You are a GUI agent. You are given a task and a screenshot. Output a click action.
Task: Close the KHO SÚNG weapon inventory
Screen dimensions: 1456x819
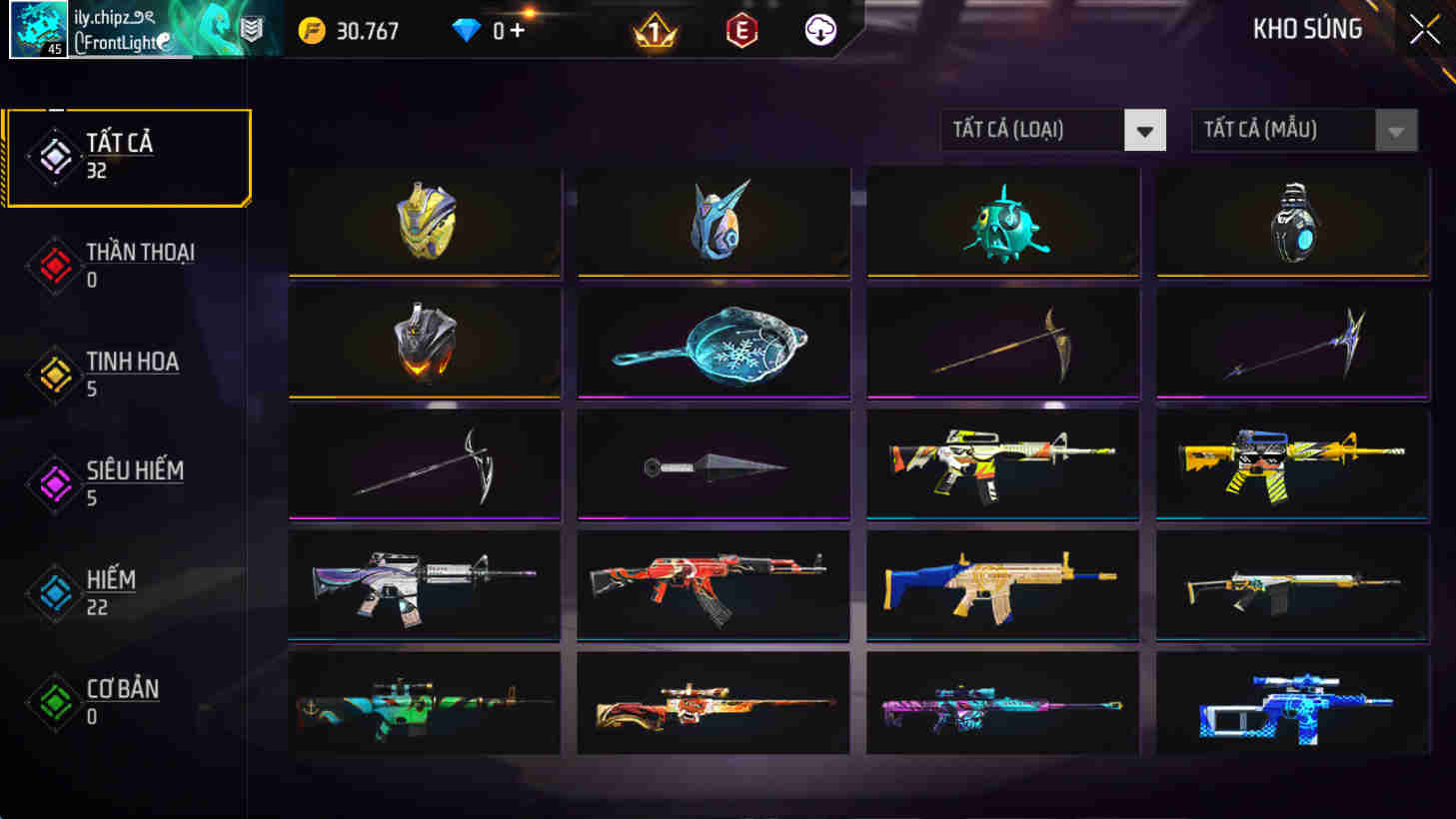point(1423,29)
